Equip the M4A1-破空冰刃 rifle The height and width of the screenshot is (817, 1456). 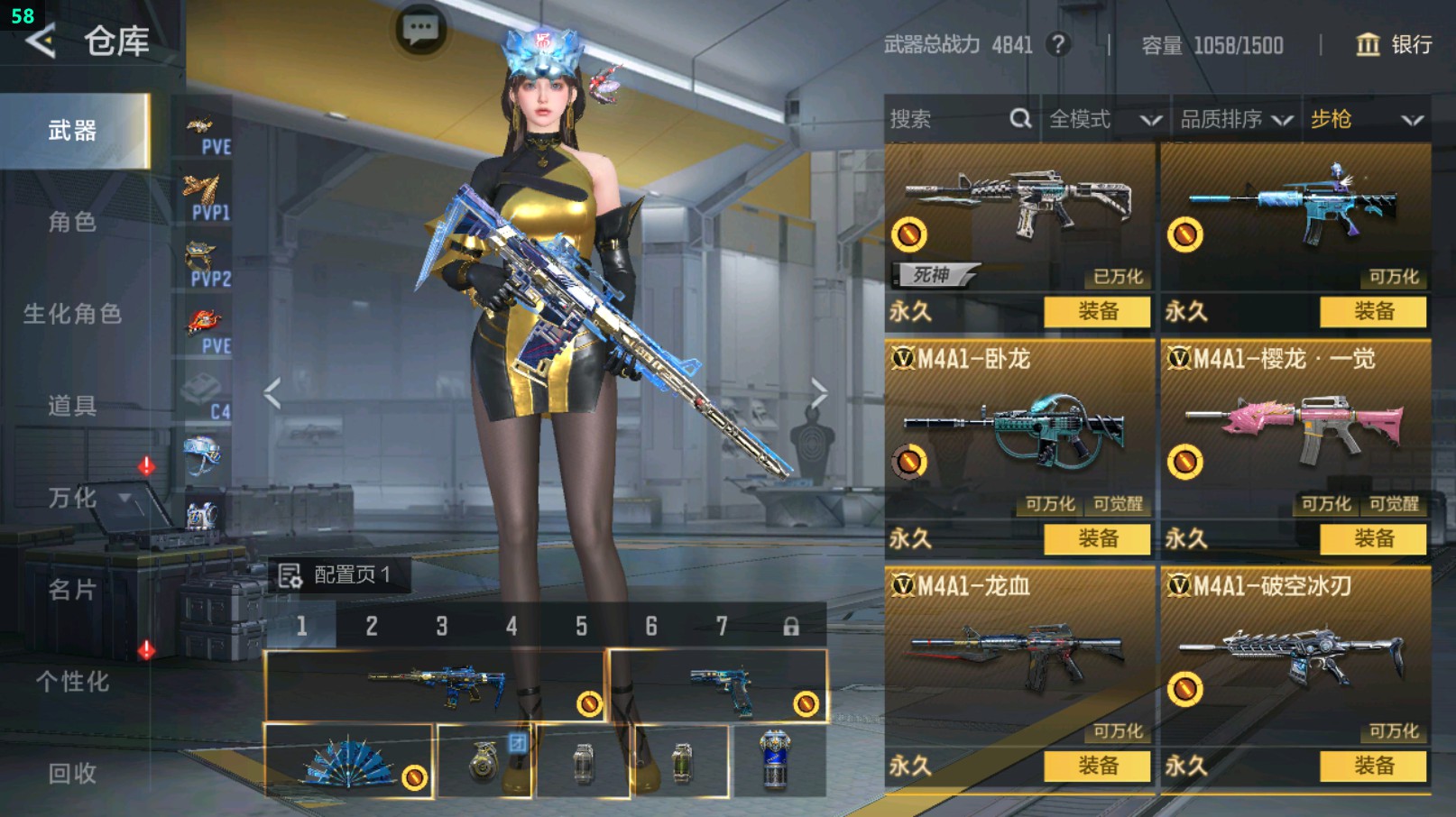[1373, 767]
